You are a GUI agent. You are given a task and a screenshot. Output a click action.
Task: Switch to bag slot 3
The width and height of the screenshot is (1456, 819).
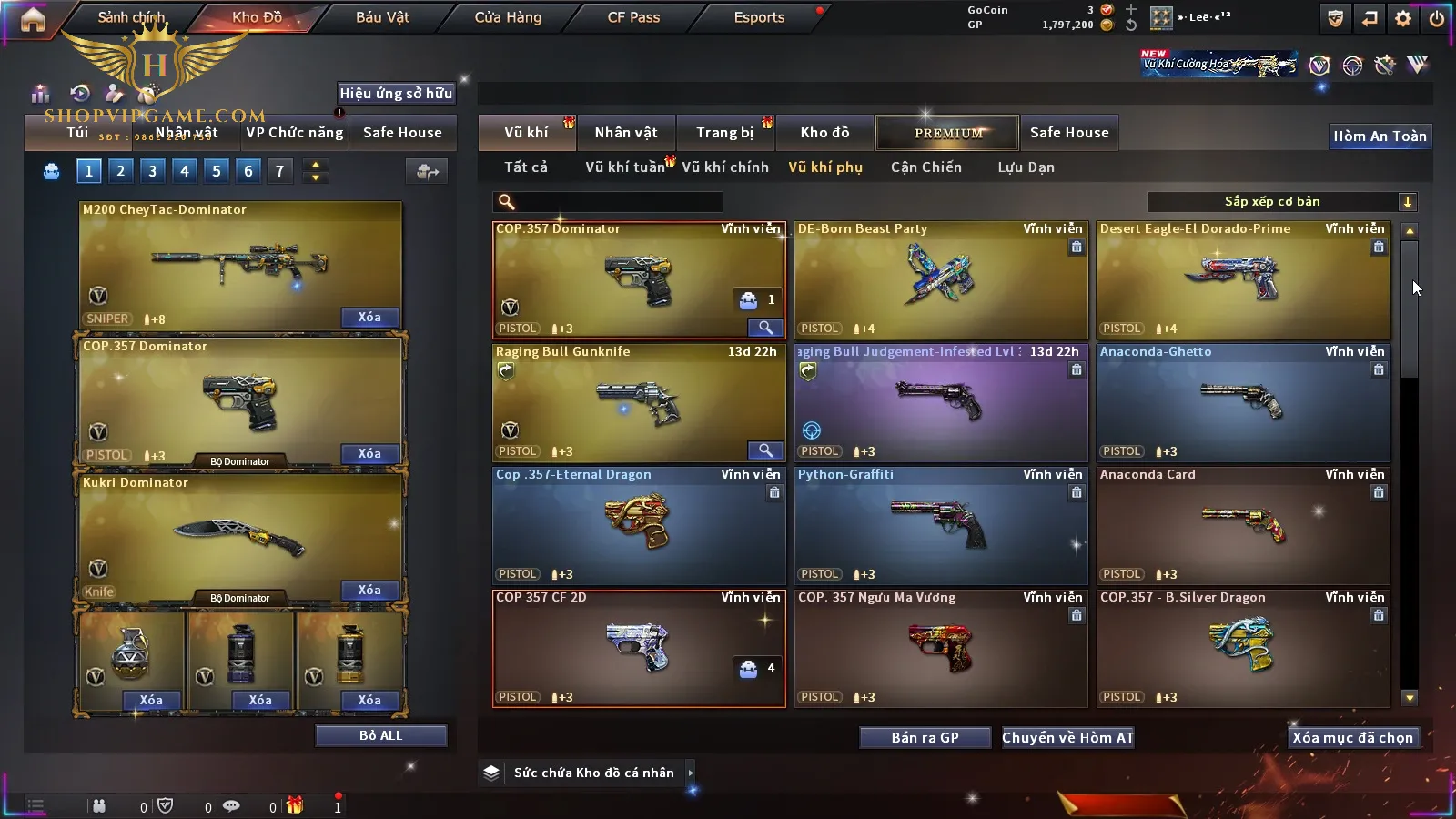[152, 171]
